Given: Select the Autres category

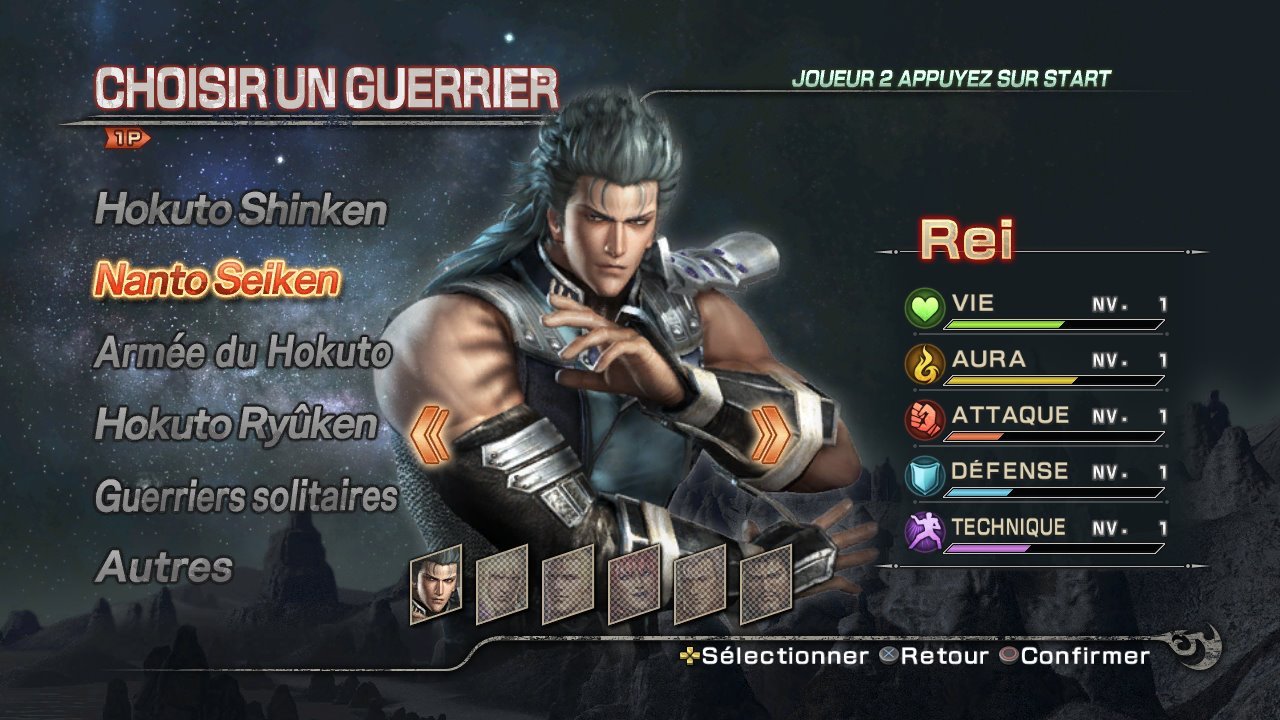Looking at the screenshot, I should [164, 567].
